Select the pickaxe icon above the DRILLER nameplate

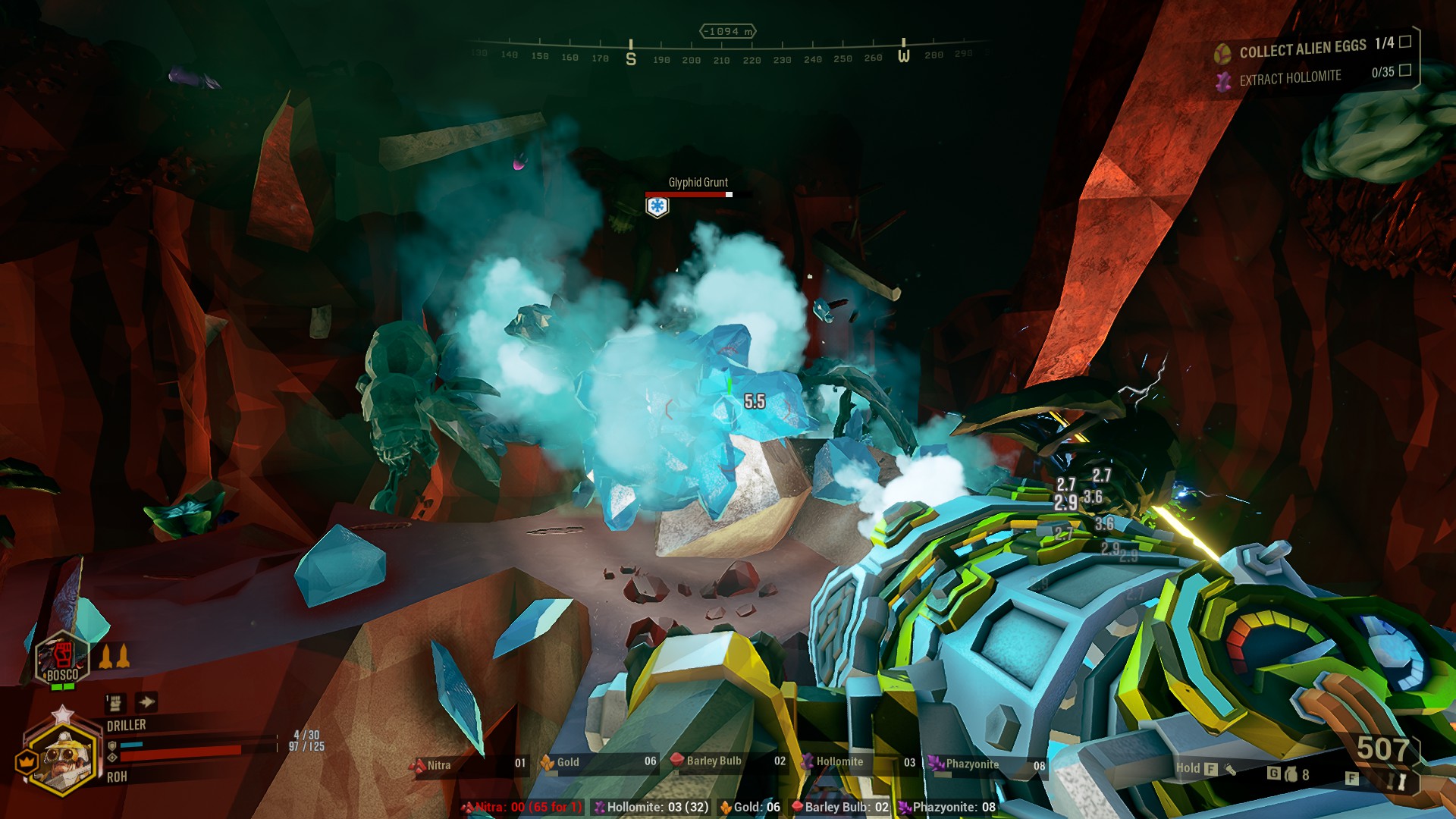116,703
